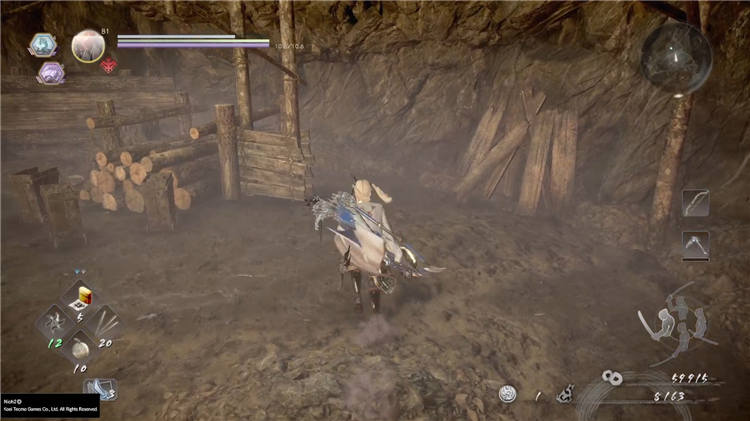Select the purple hexagonal guardian spirit icon

click(50, 72)
